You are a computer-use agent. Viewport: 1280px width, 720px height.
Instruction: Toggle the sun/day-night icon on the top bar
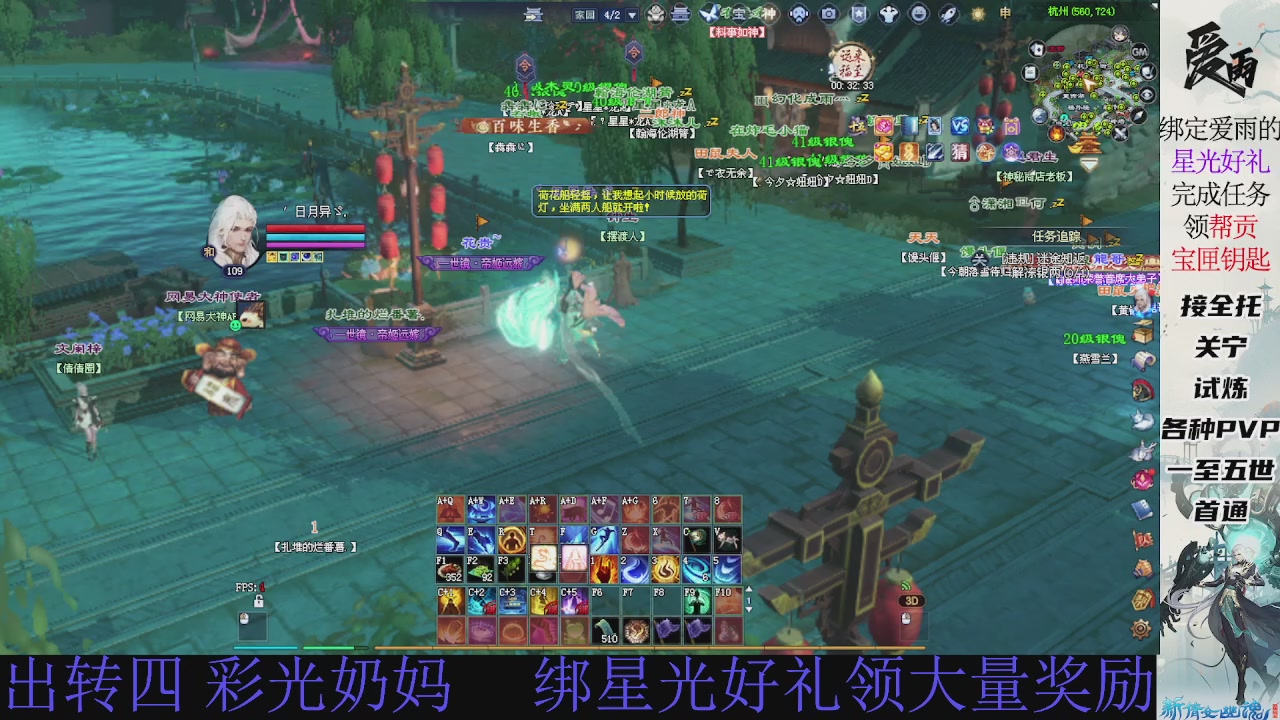click(x=978, y=13)
